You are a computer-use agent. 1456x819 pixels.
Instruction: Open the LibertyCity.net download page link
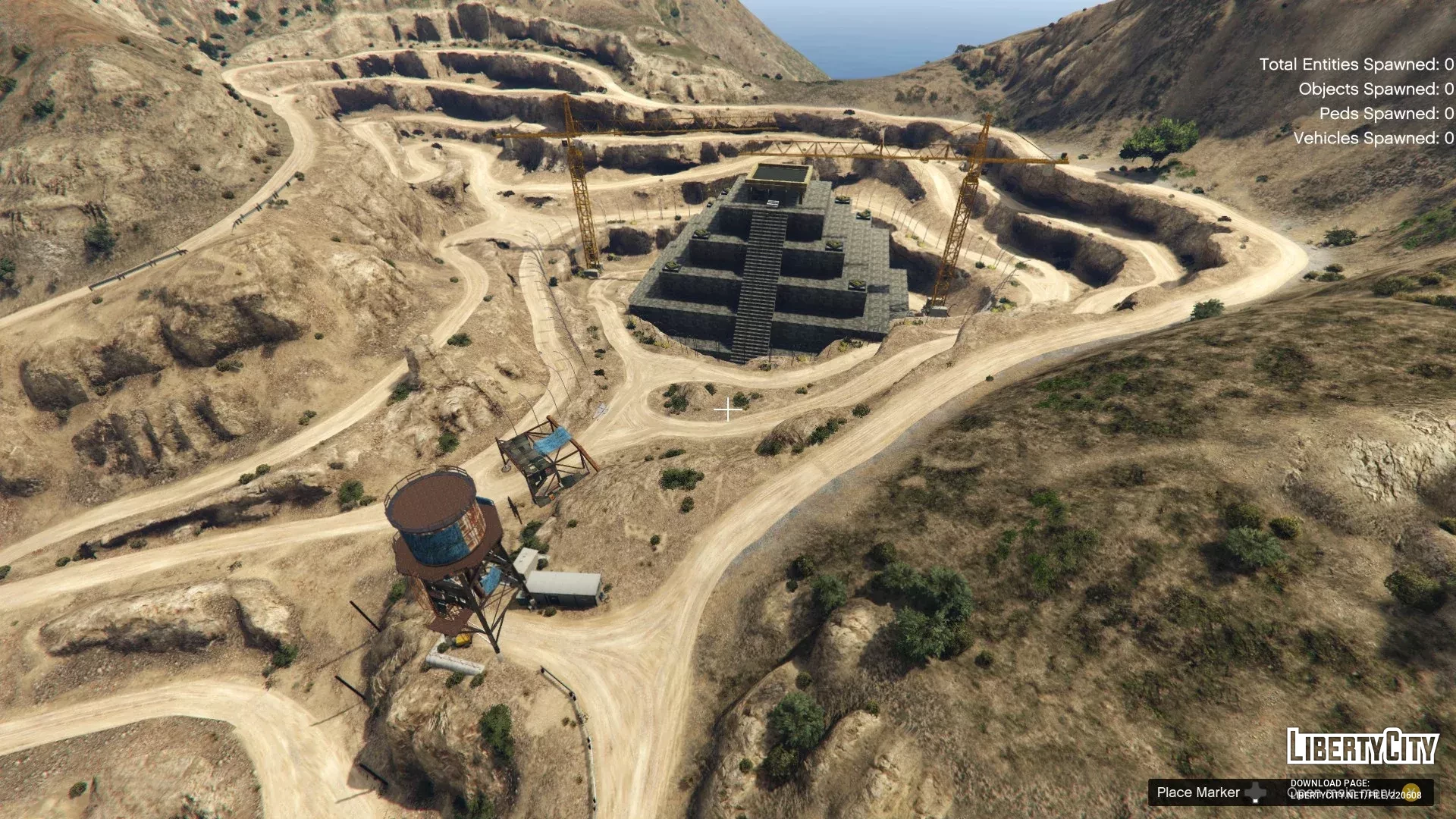click(x=1356, y=795)
